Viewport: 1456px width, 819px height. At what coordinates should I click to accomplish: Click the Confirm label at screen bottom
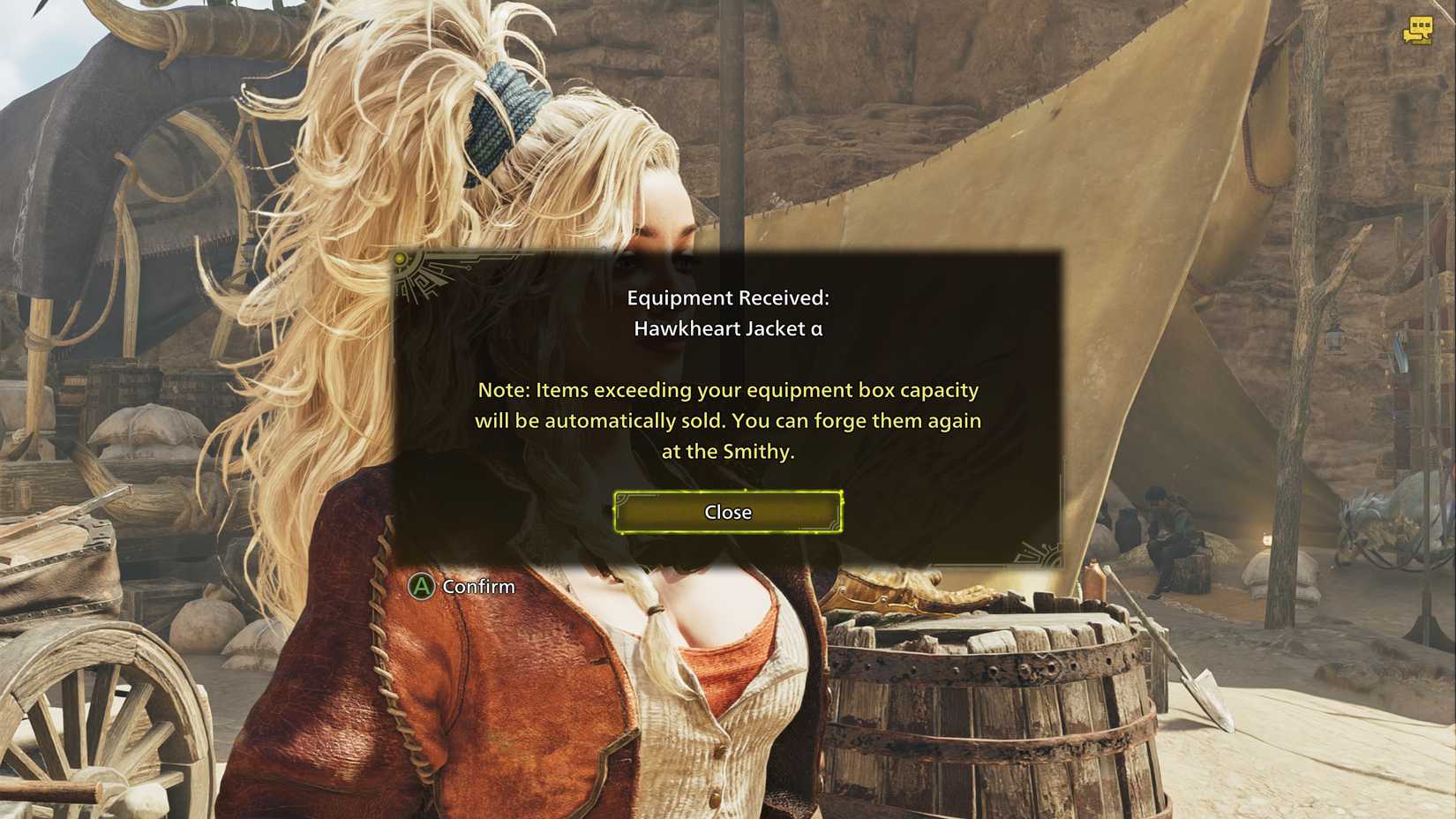(x=477, y=586)
